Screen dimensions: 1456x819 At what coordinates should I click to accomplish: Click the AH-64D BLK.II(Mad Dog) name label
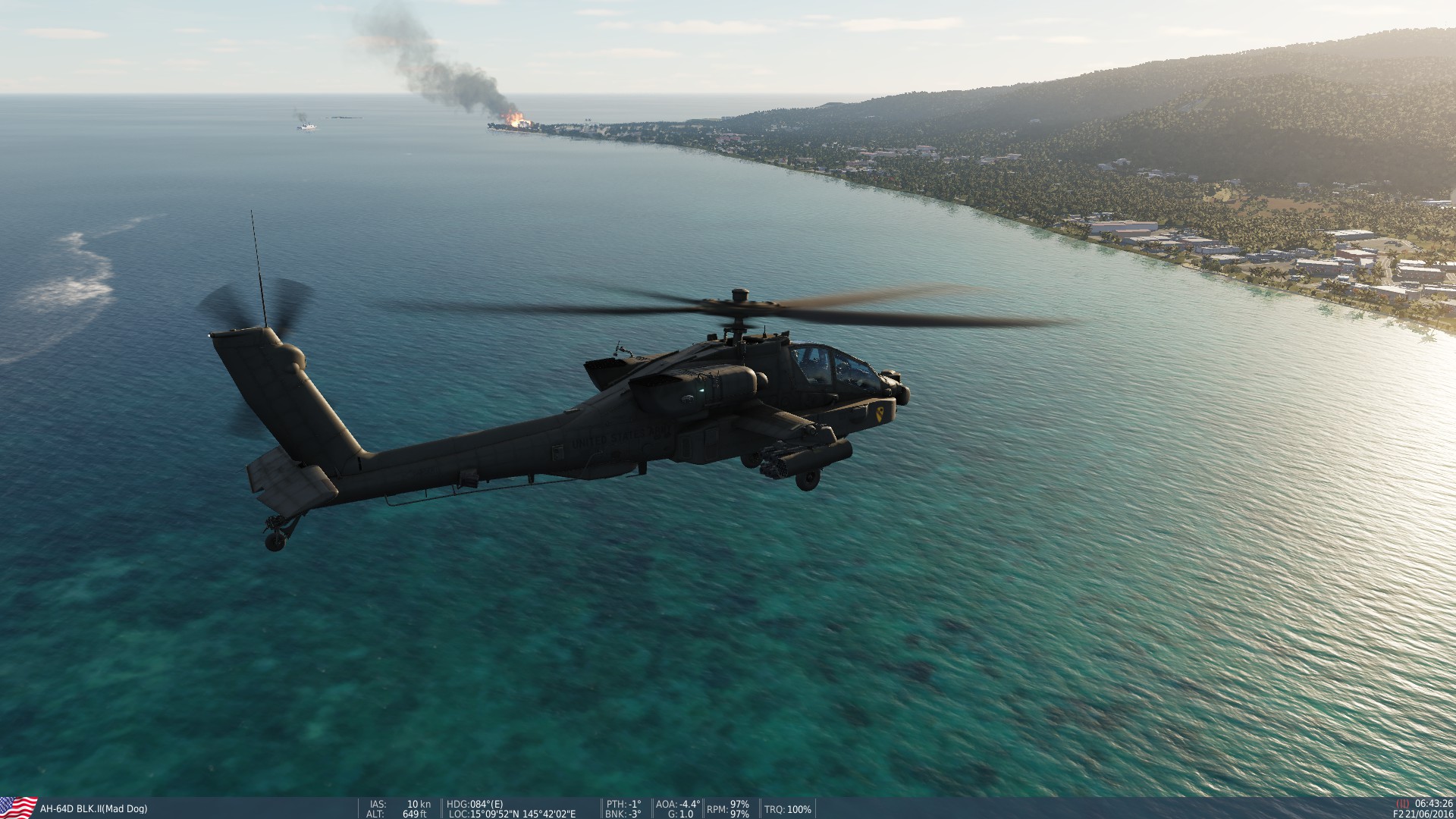[x=94, y=808]
